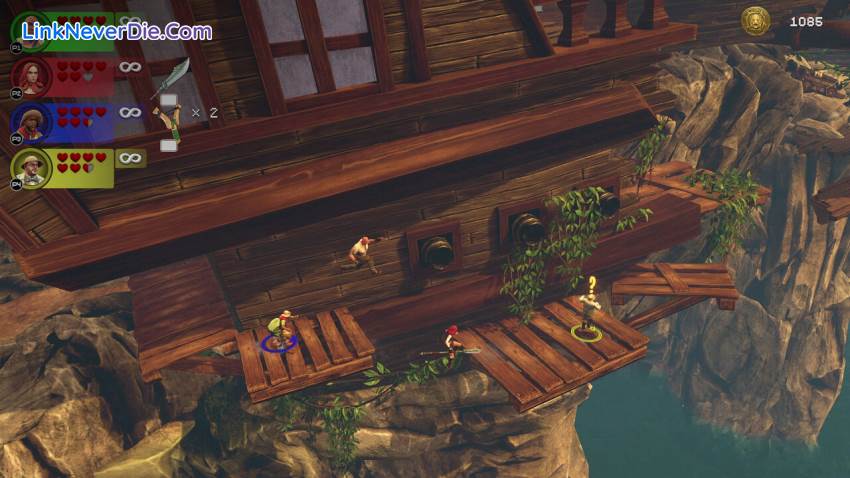Select the red-haired P2 player portrait
The width and height of the screenshot is (850, 478).
point(32,75)
